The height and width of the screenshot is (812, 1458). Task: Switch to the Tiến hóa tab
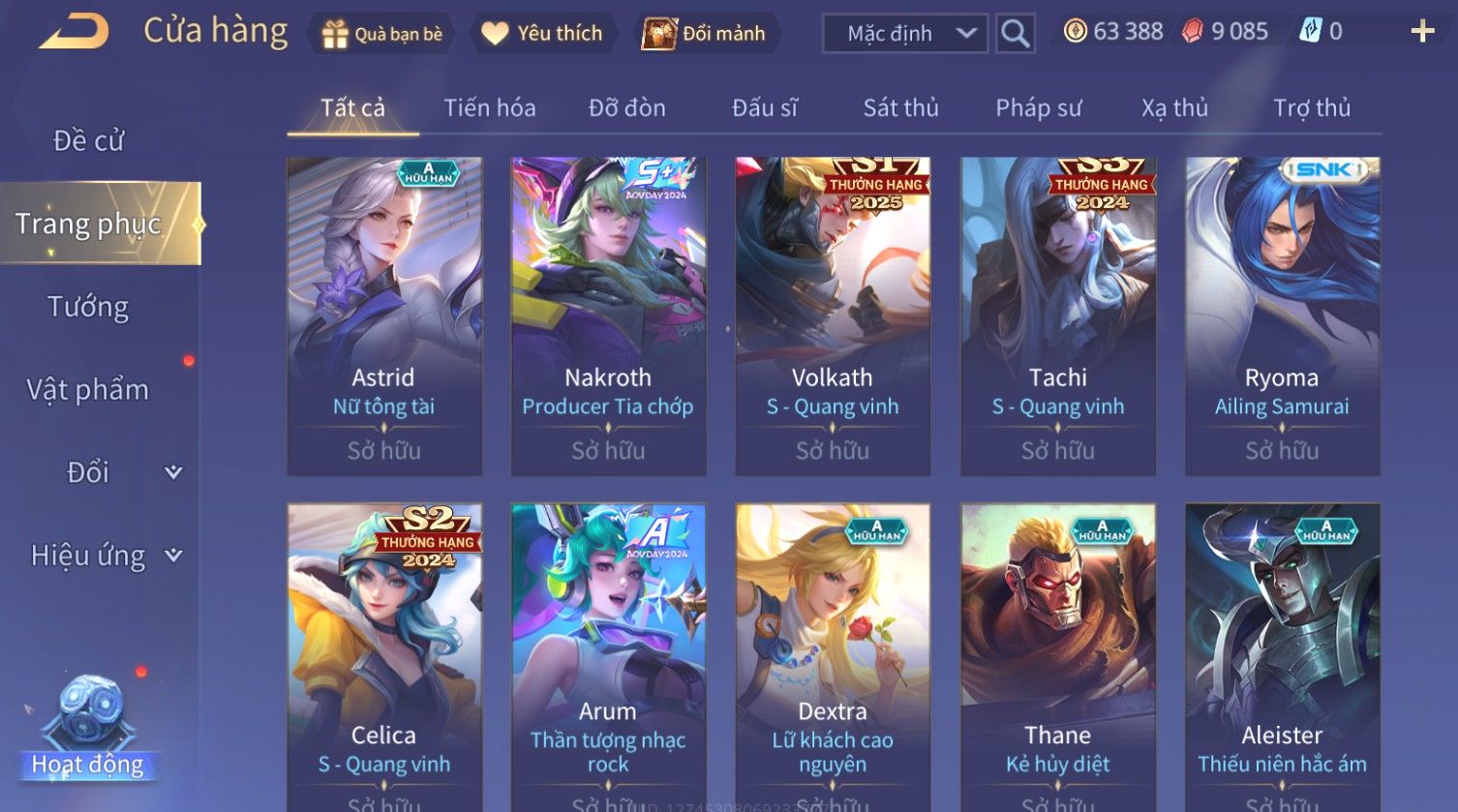(489, 108)
